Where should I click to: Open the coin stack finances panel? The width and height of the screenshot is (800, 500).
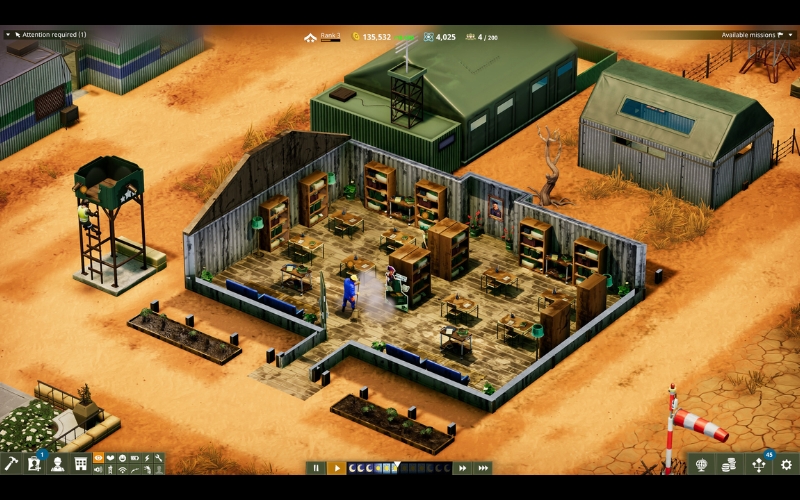730,464
